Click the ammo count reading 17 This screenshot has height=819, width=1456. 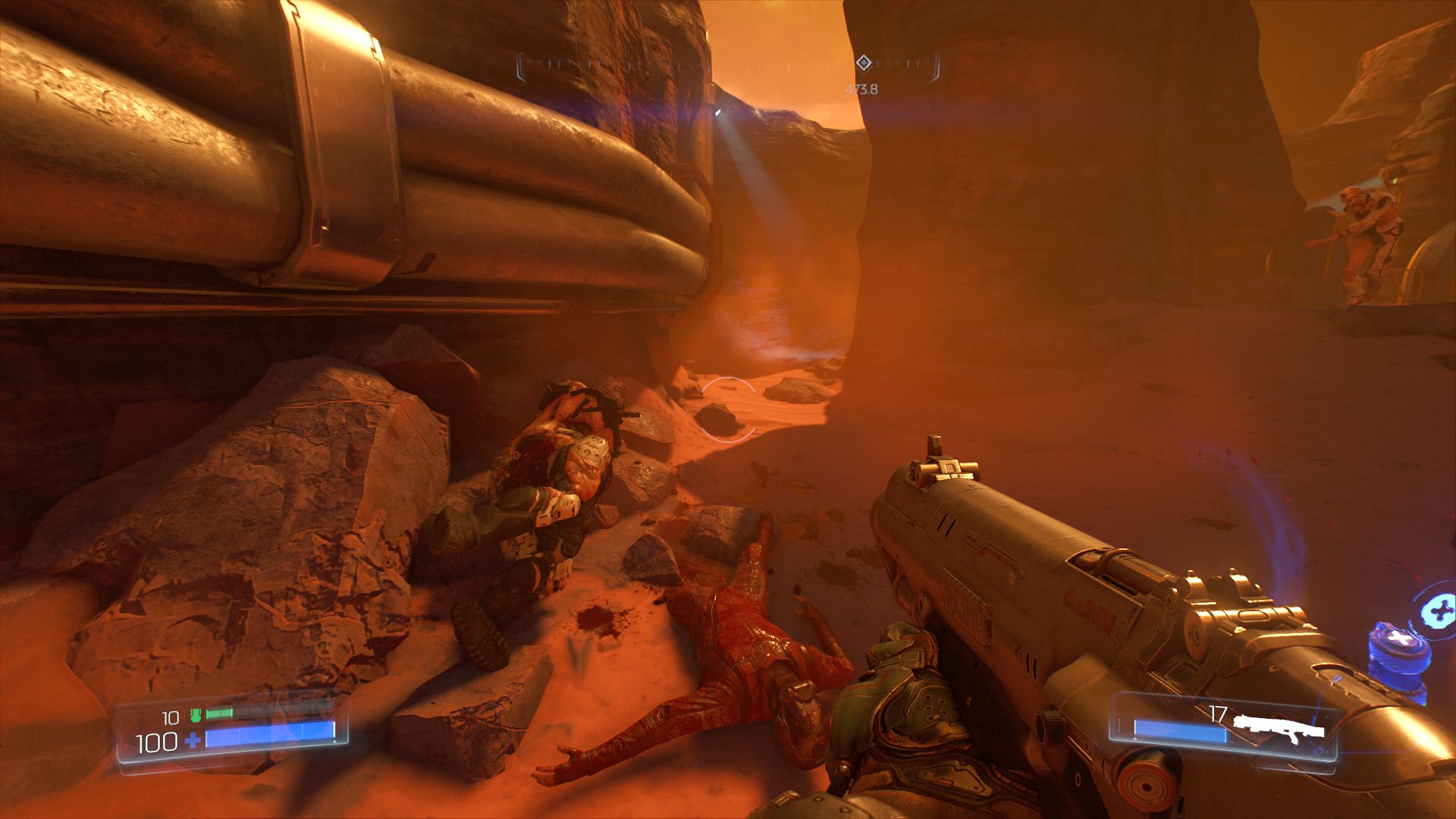[x=1217, y=713]
